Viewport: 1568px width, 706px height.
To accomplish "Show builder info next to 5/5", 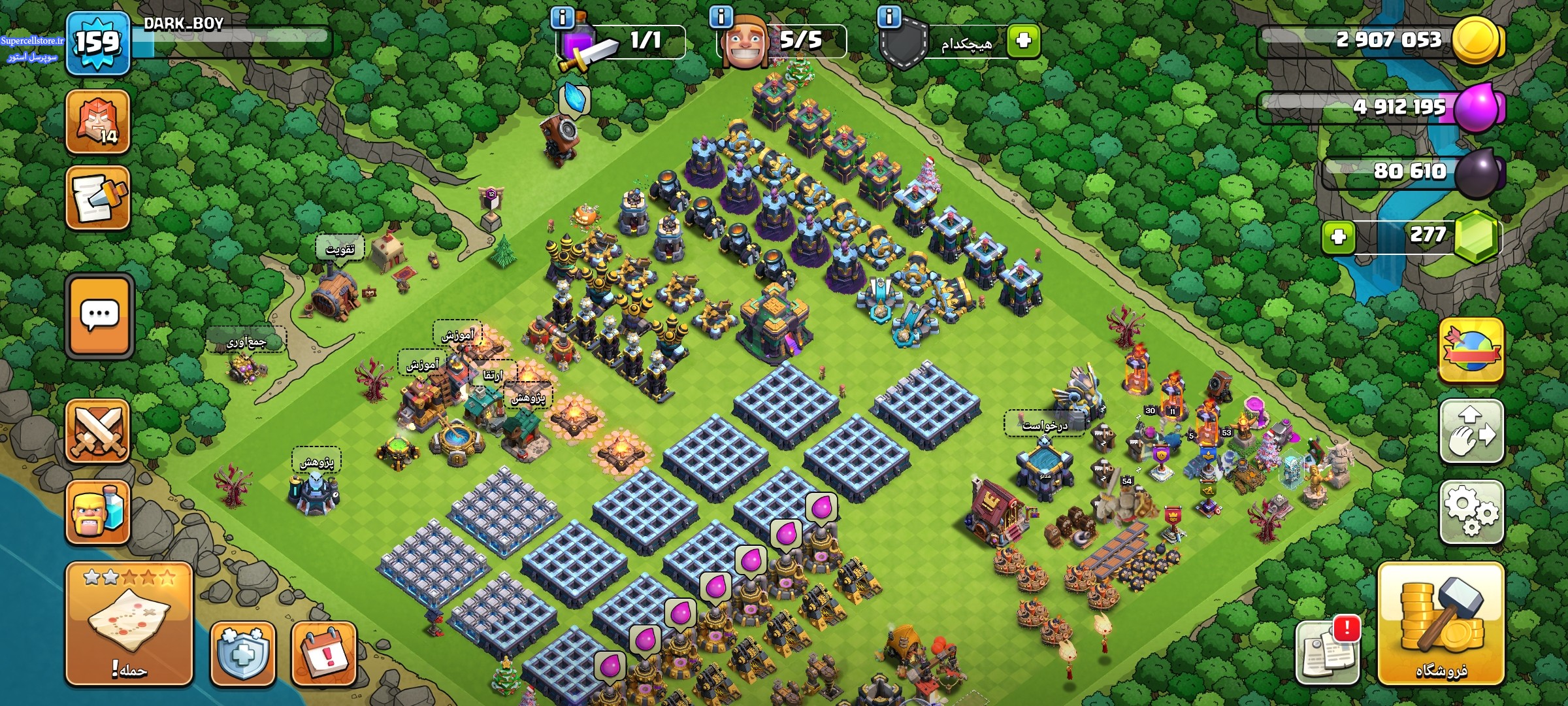I will [721, 17].
